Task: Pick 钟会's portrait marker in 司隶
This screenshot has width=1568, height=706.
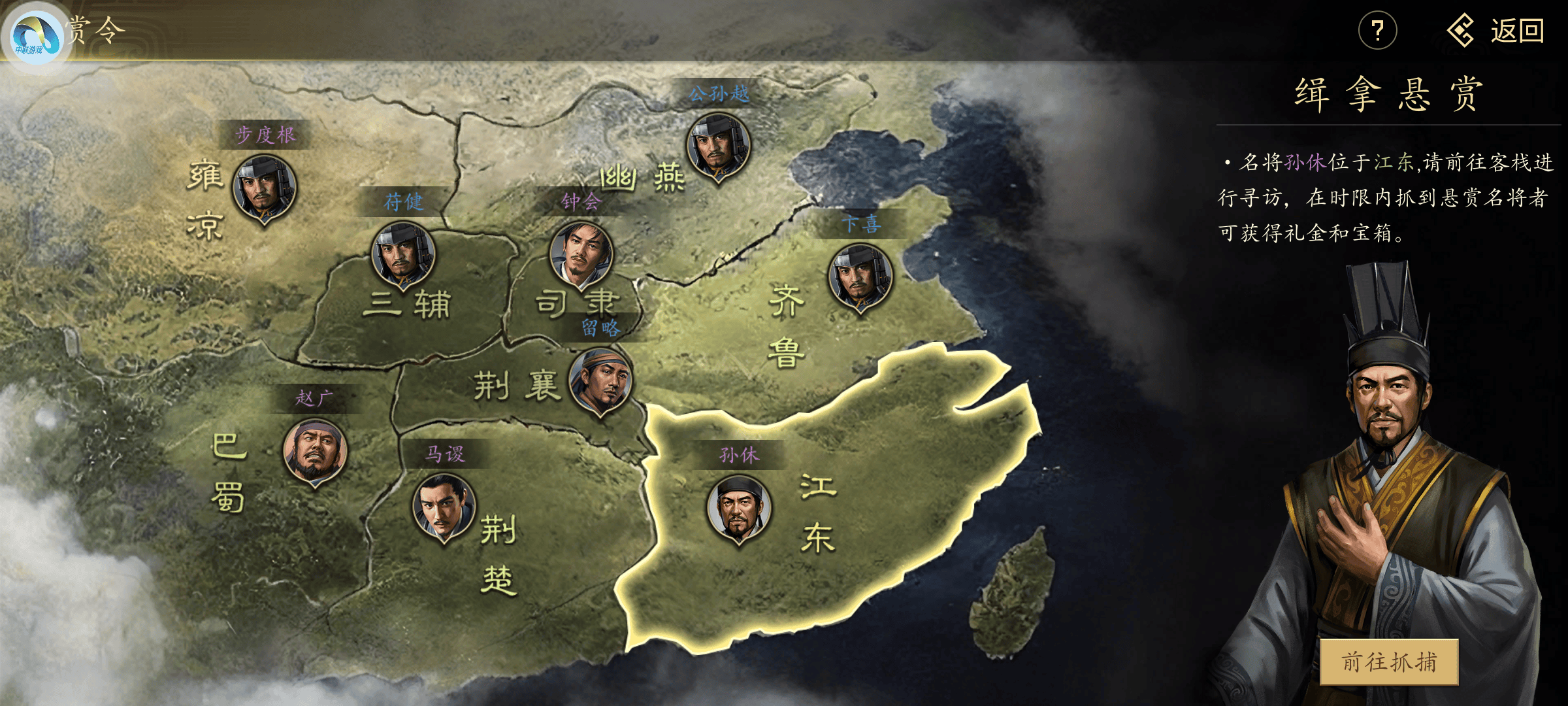Action: pos(581,254)
